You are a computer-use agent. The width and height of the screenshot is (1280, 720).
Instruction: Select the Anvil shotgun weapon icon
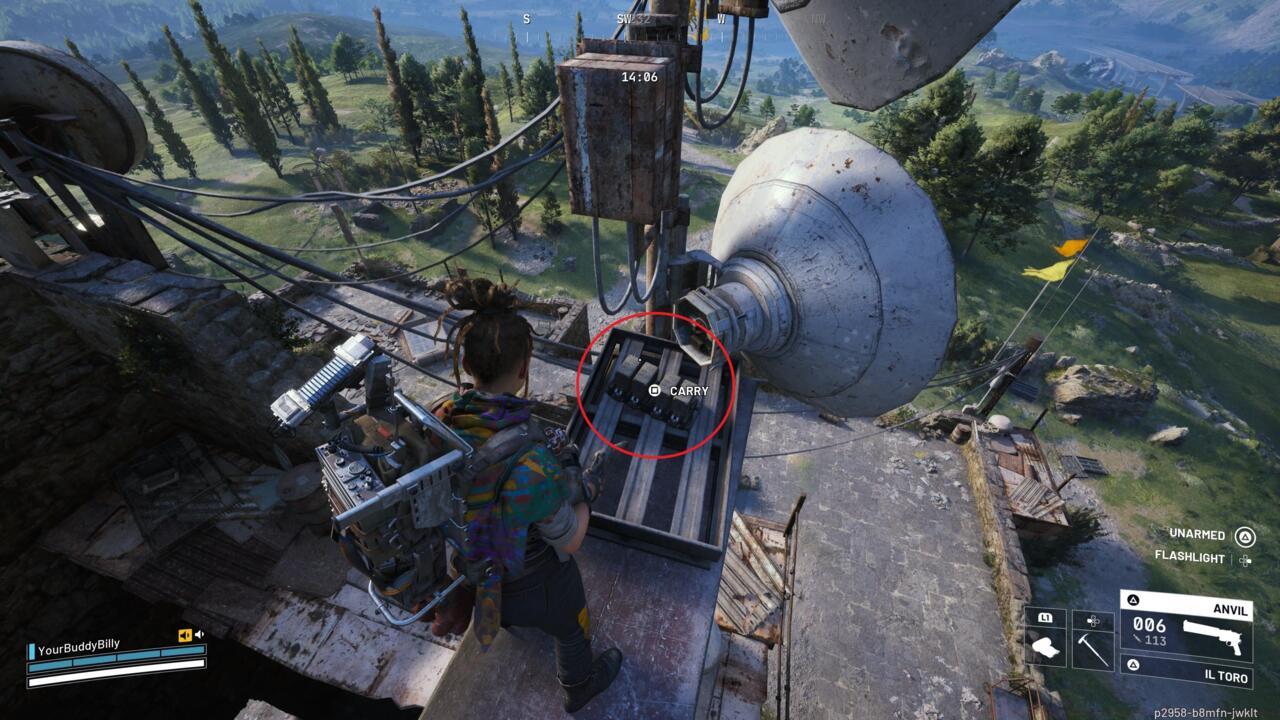click(1214, 637)
